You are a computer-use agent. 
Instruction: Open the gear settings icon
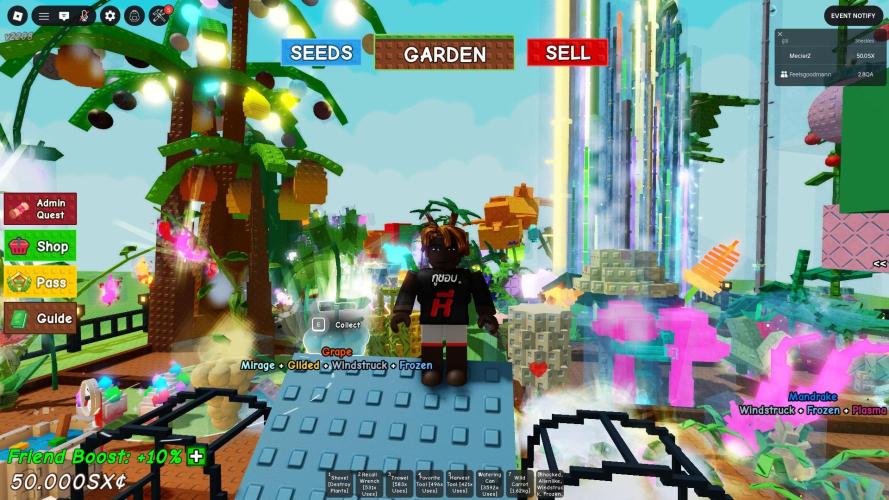click(x=110, y=16)
